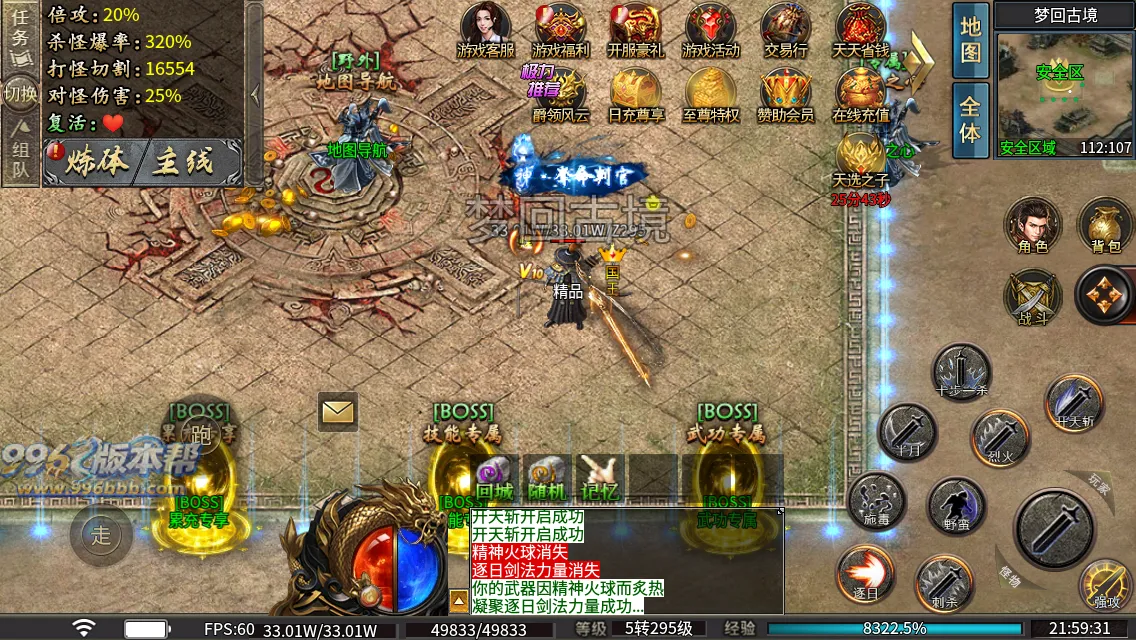Open the mail envelope icon
Screen dimensions: 1136x640
pos(338,411)
